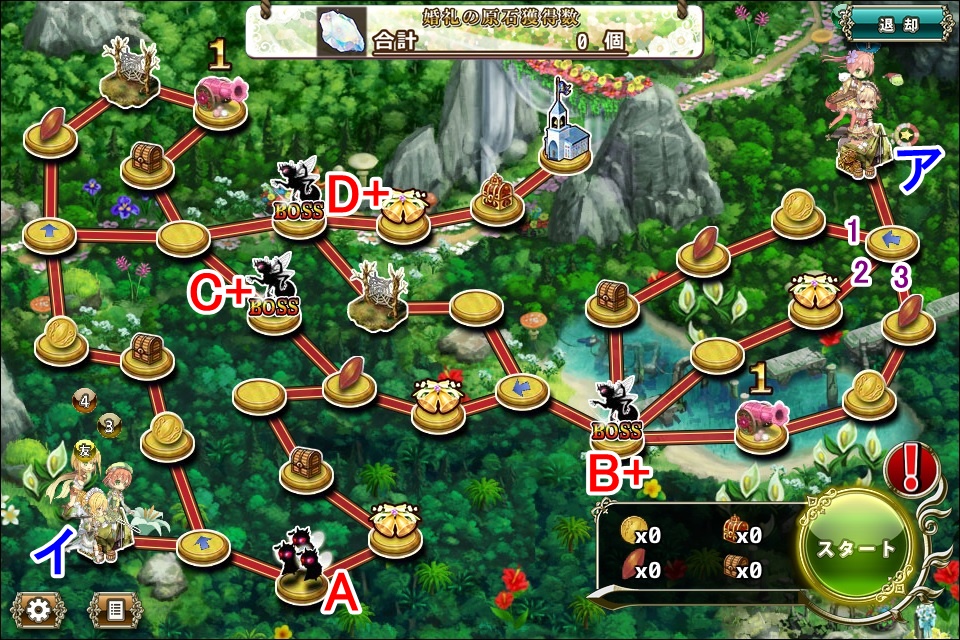Select the B+ boss node
This screenshot has height=640, width=960.
point(617,417)
